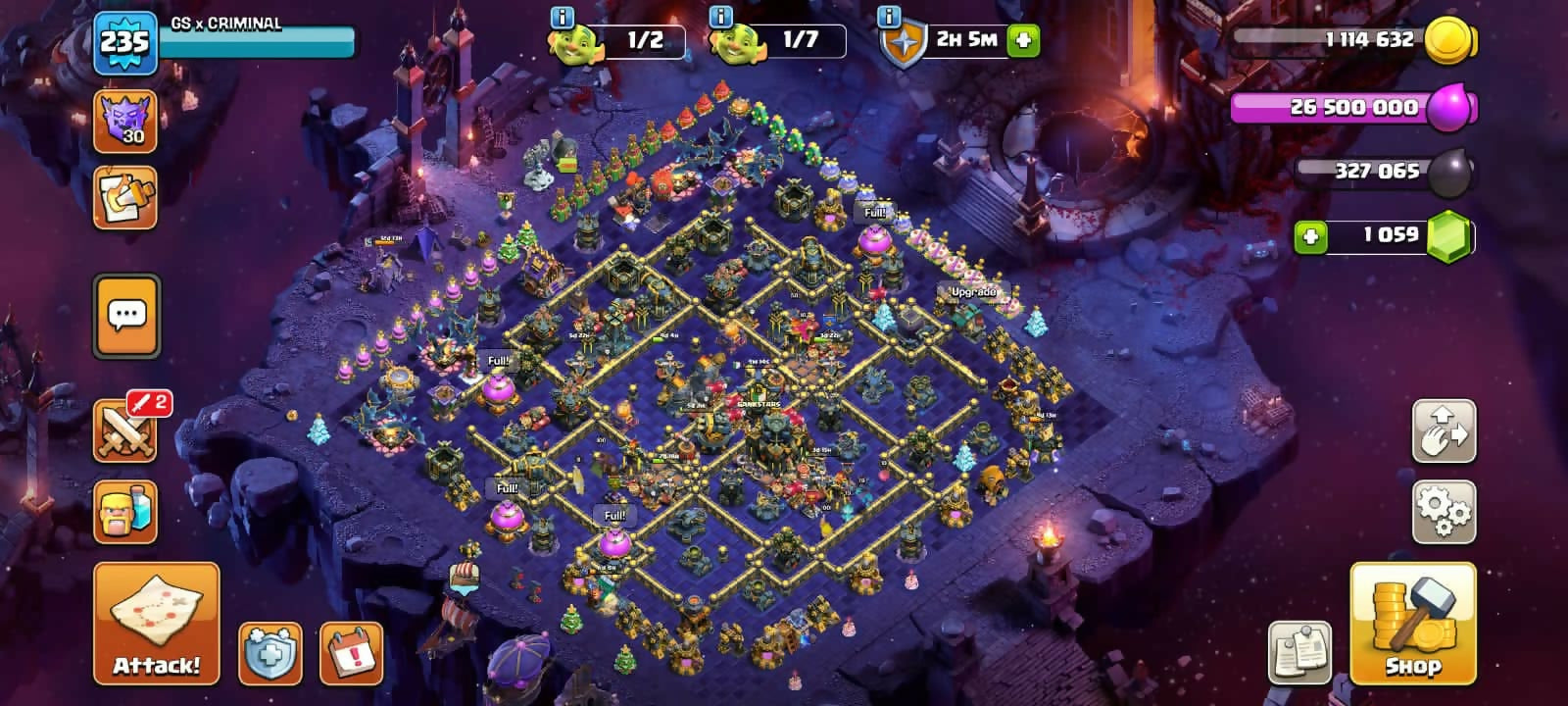Open the army training barbarian button

pos(125,511)
